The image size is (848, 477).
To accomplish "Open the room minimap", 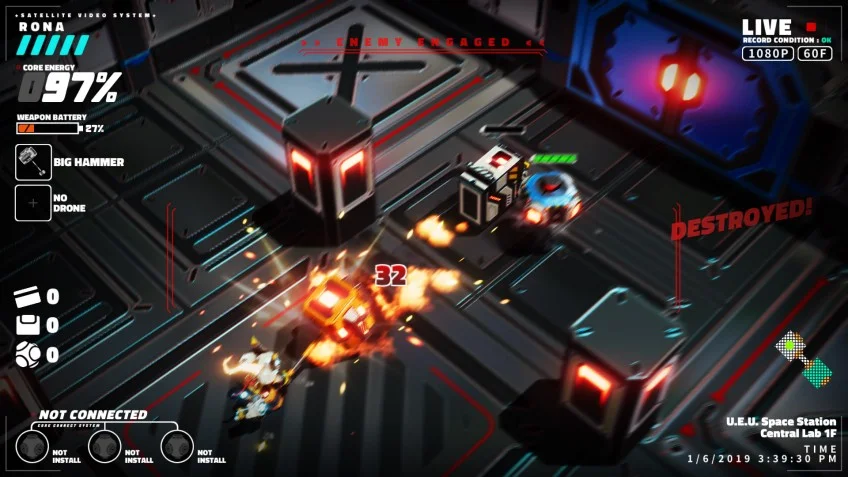I will 804,359.
